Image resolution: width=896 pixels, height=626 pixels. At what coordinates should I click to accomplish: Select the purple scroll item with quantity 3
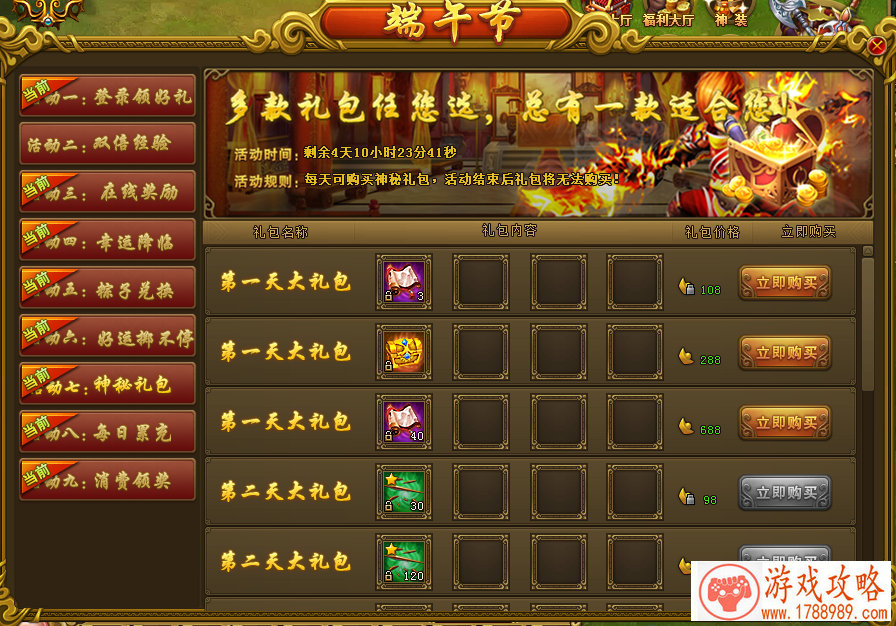click(x=404, y=282)
